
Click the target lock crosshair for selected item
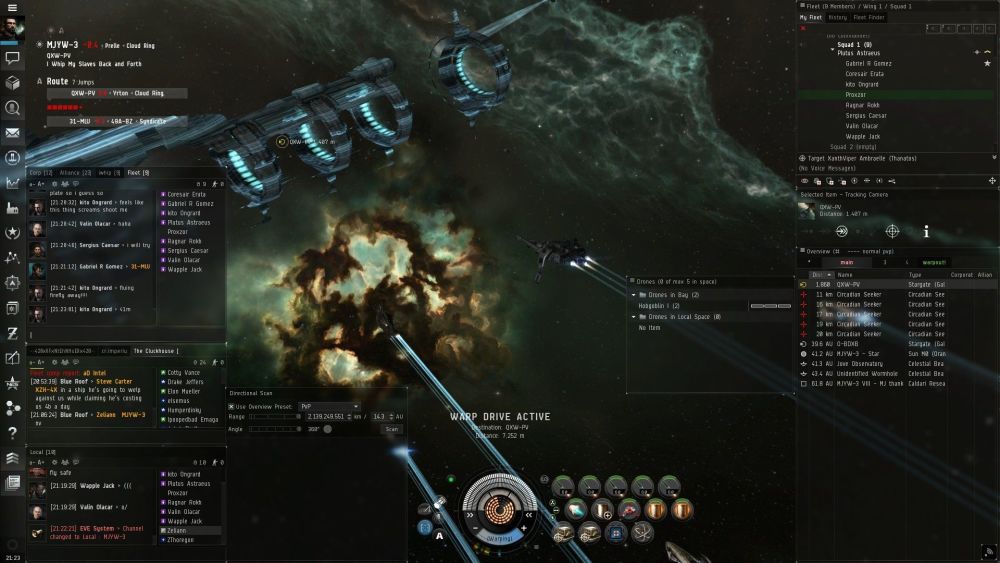pos(892,231)
